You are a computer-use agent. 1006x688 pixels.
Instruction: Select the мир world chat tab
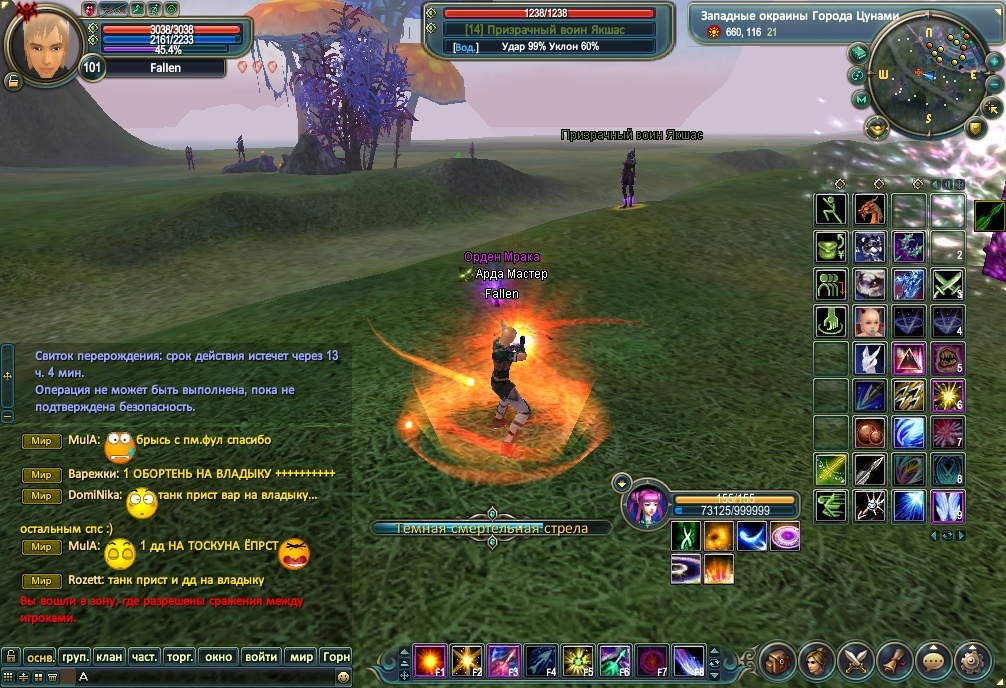tap(300, 657)
